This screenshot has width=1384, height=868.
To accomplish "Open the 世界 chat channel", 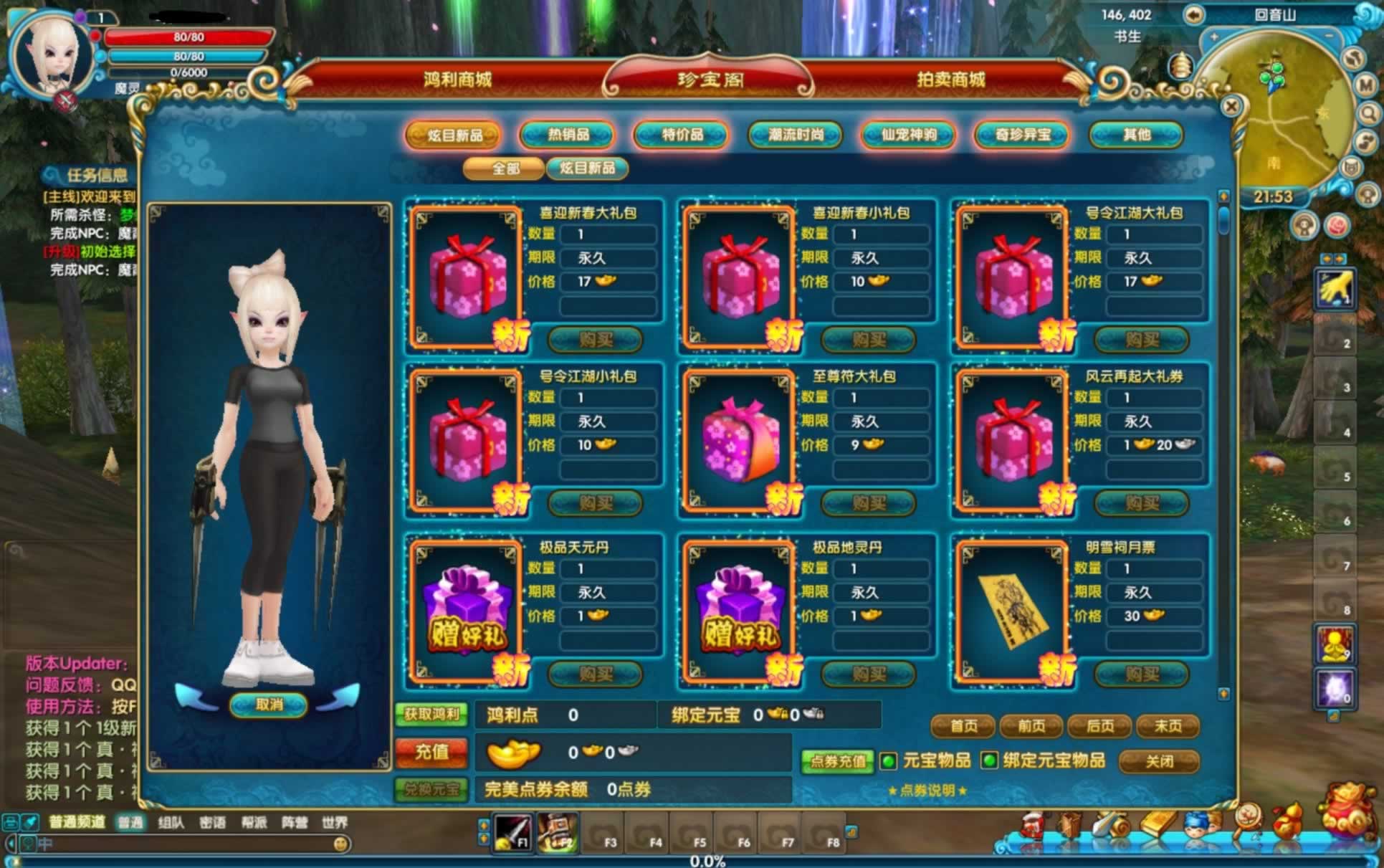I will (335, 822).
